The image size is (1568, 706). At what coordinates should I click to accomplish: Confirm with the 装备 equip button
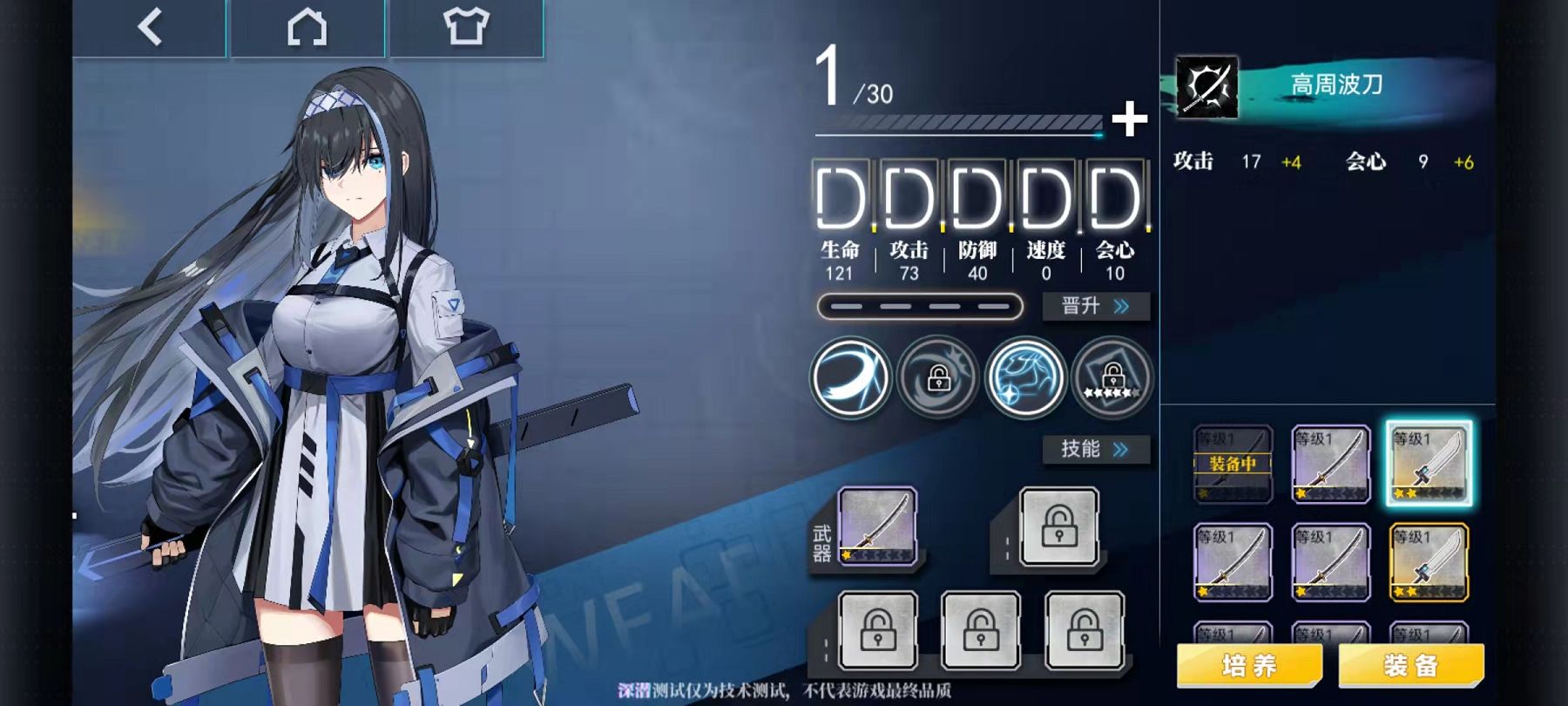click(1410, 666)
